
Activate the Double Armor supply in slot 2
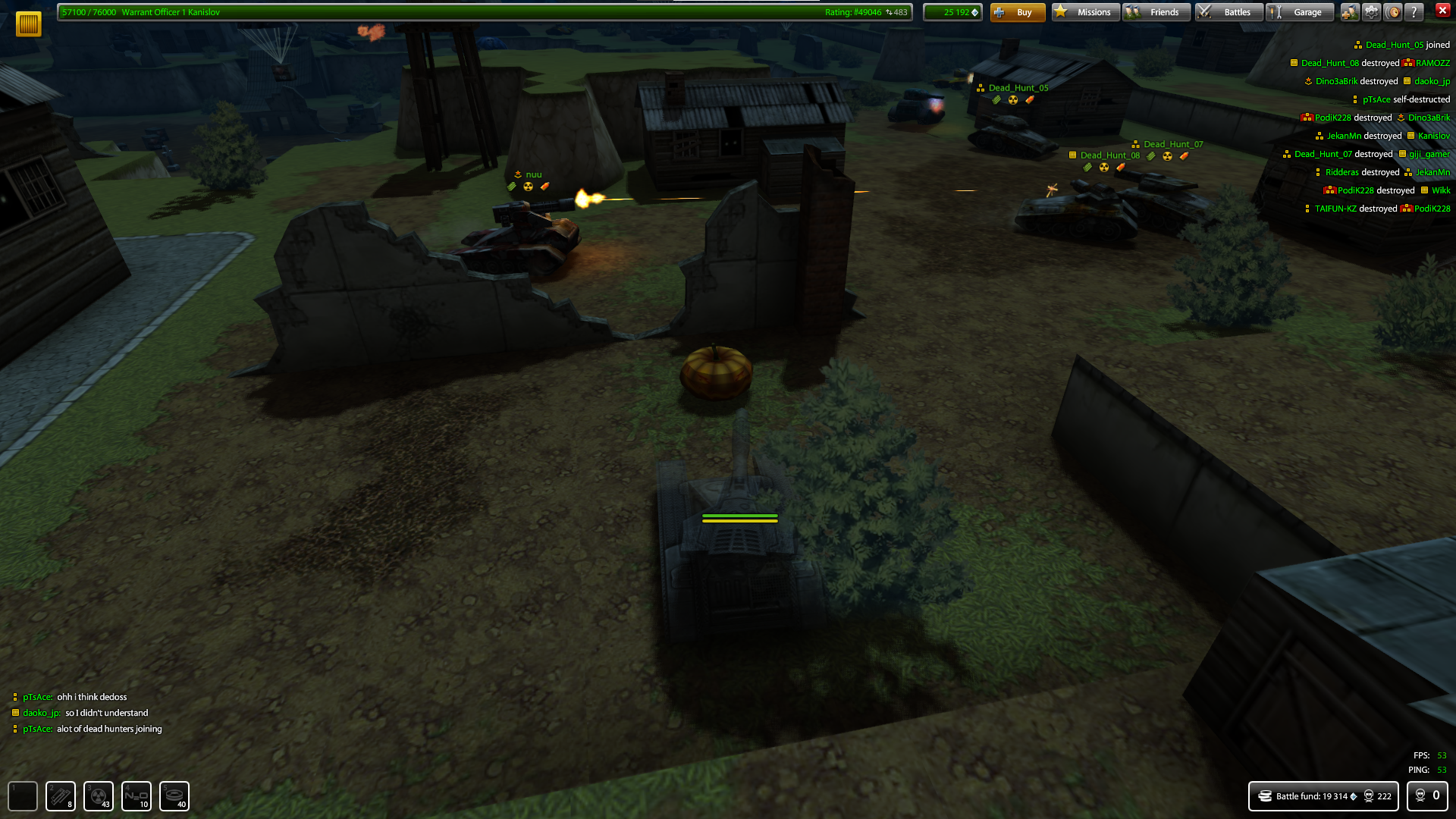pos(60,796)
